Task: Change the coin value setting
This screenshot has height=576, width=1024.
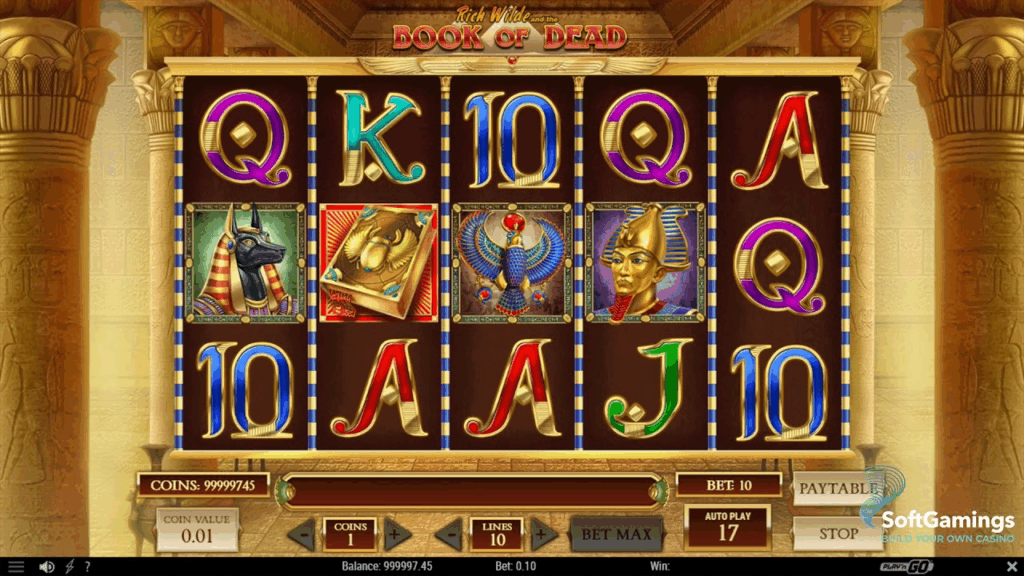Action: [197, 528]
